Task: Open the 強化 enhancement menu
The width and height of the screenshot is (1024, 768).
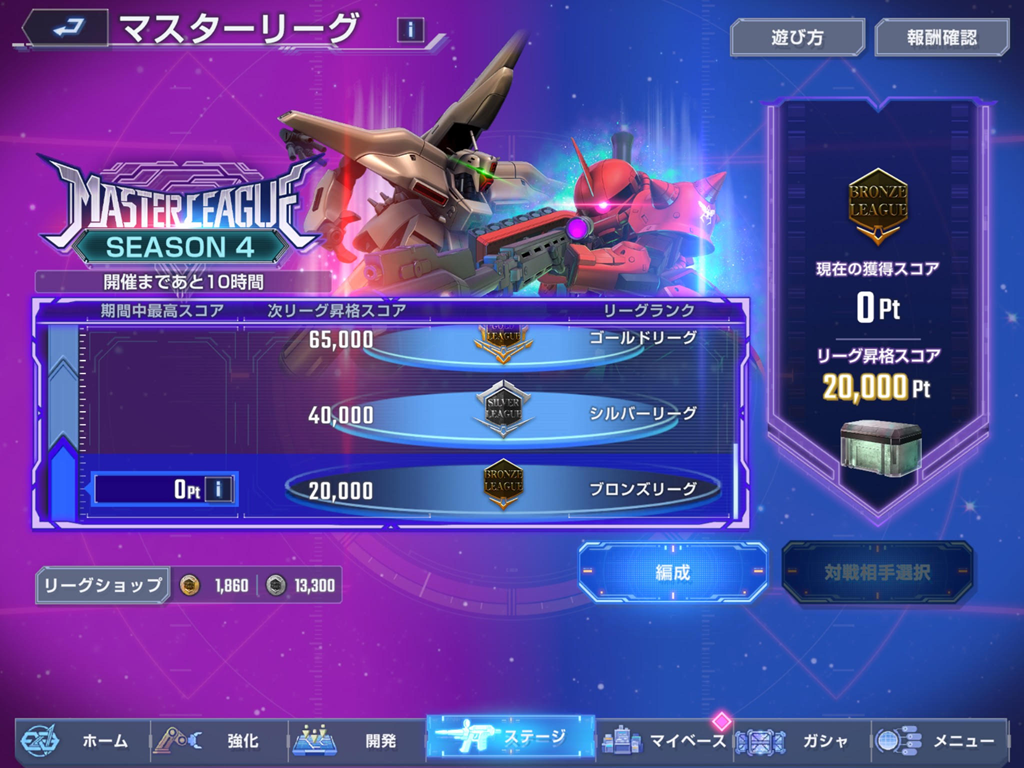Action: coord(220,741)
